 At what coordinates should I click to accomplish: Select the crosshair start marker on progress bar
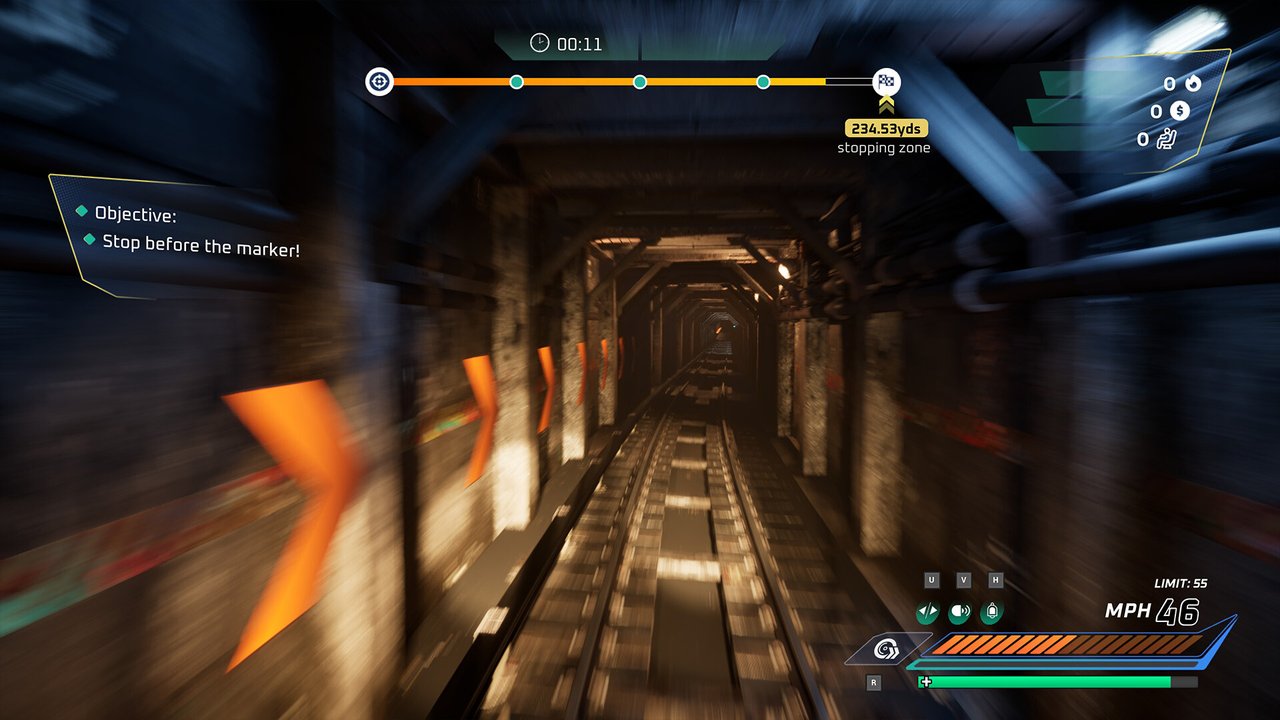[x=379, y=82]
